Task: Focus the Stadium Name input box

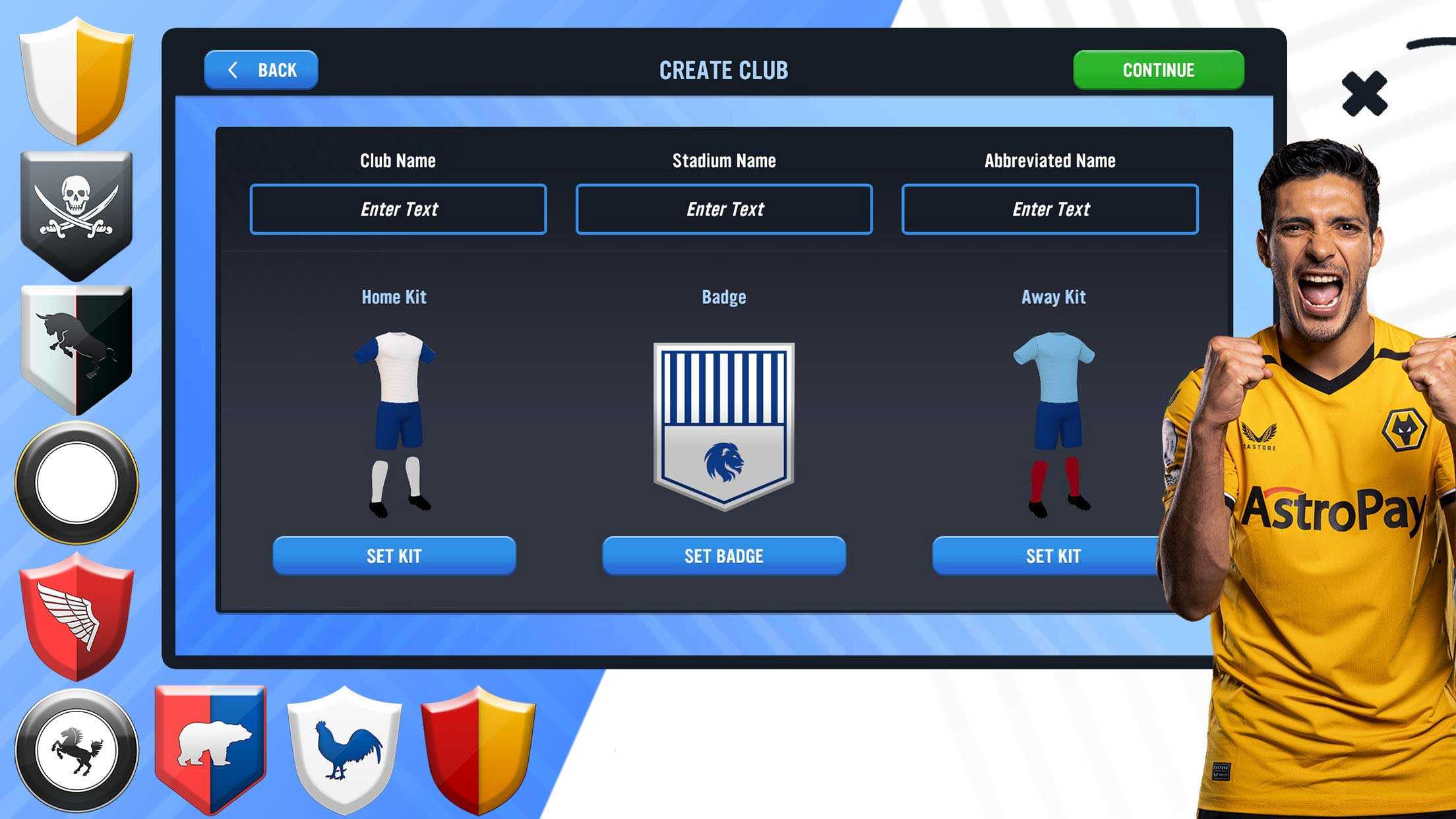Action: [x=723, y=209]
